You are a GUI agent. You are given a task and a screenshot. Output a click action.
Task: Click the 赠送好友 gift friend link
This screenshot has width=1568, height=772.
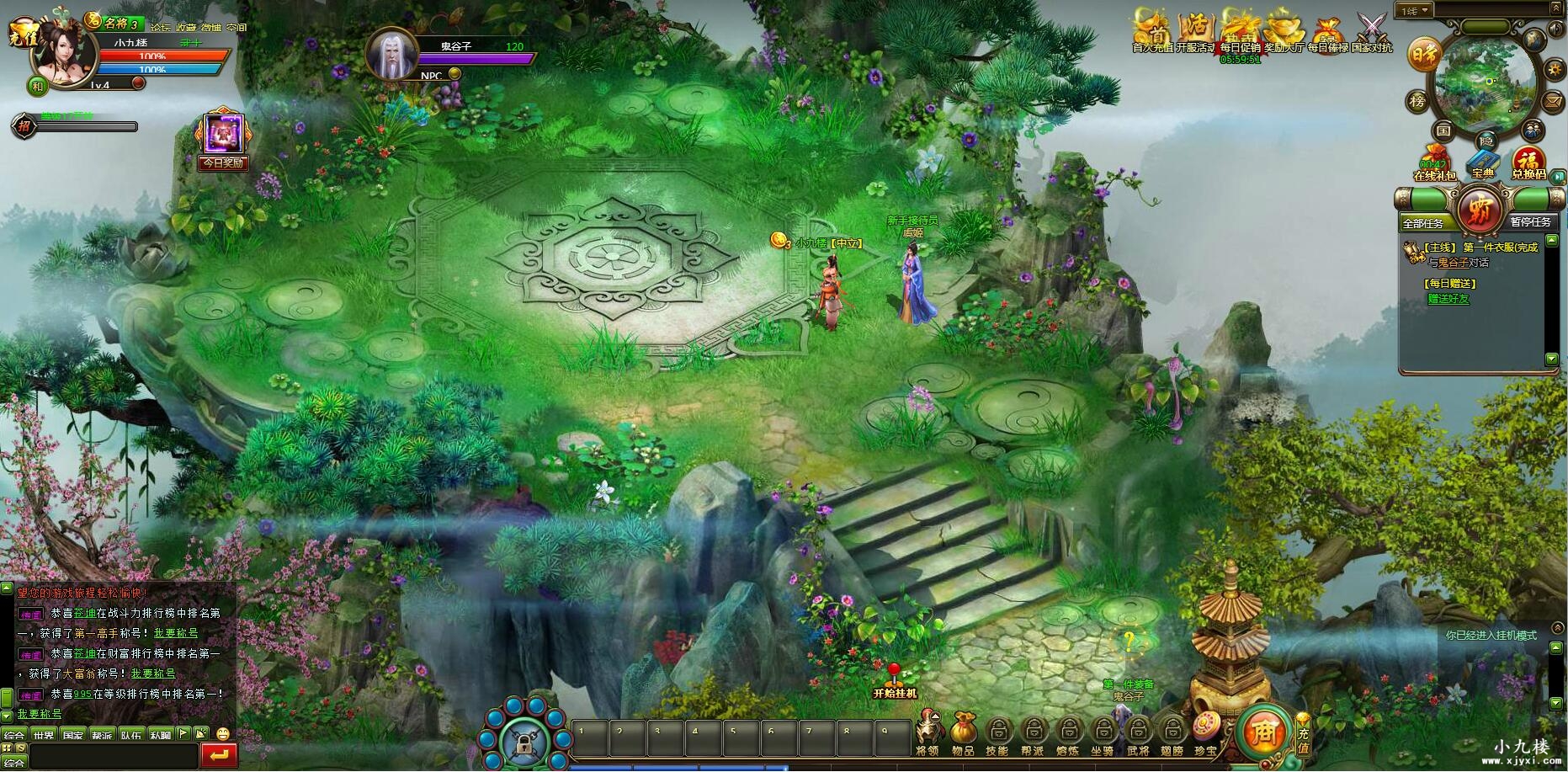click(1448, 299)
